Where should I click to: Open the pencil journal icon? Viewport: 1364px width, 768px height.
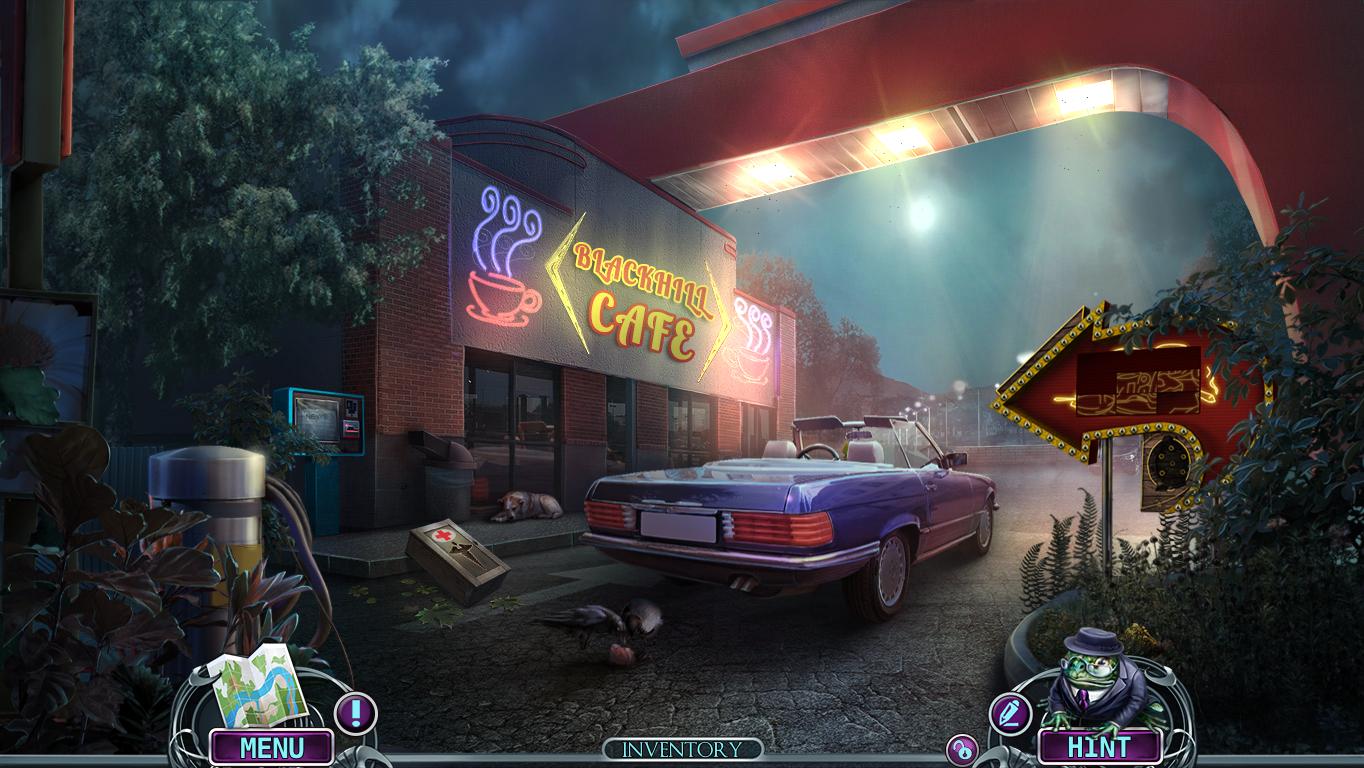pos(1009,714)
